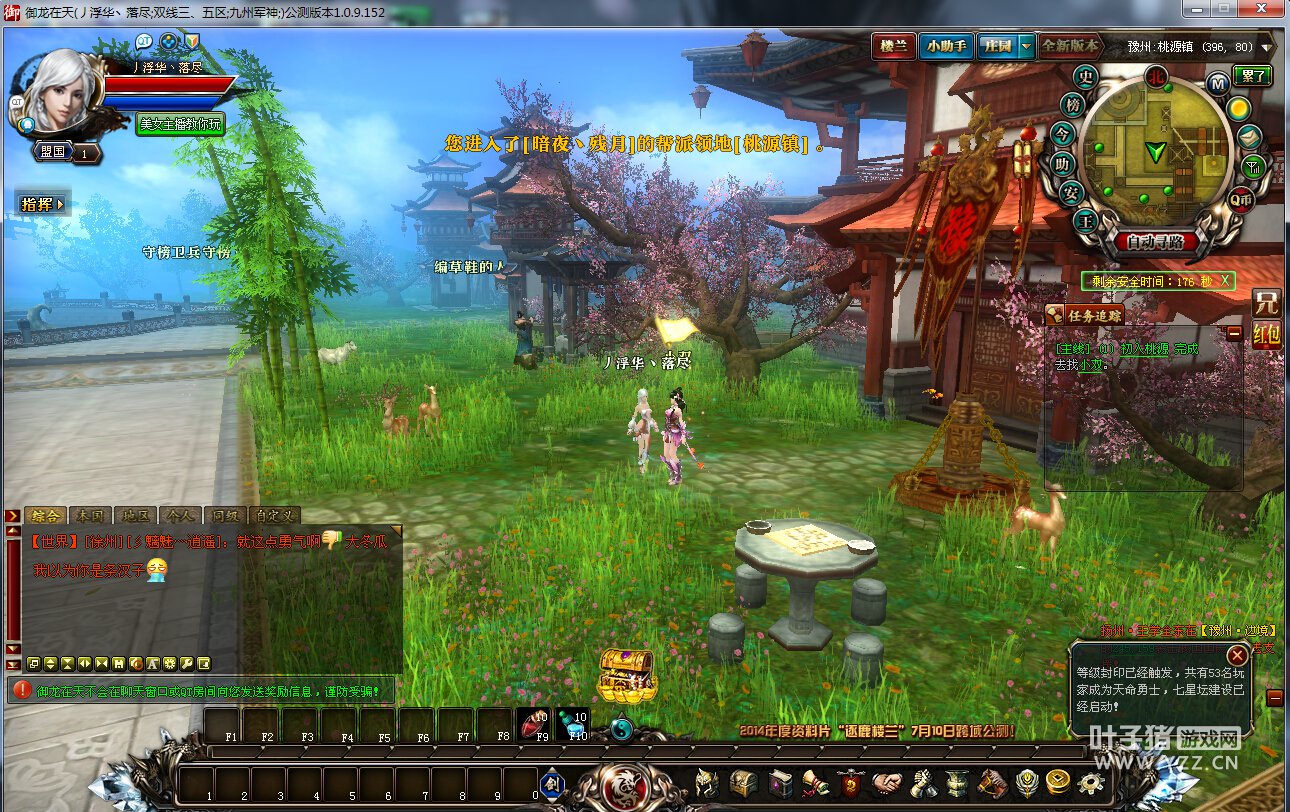Screen dimensions: 1290x812
Task: Switch to the 本国 chat tab
Action: [x=89, y=516]
